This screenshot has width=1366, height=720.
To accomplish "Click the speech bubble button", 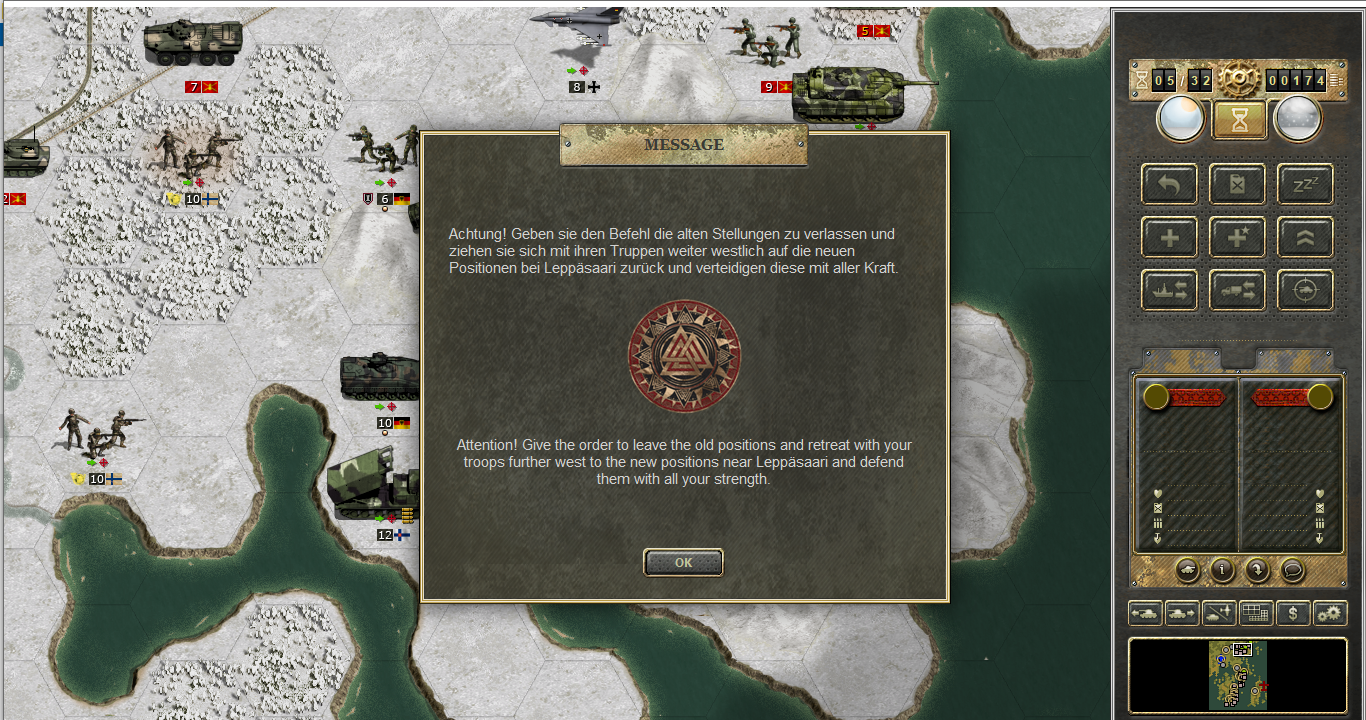I will point(1292,569).
